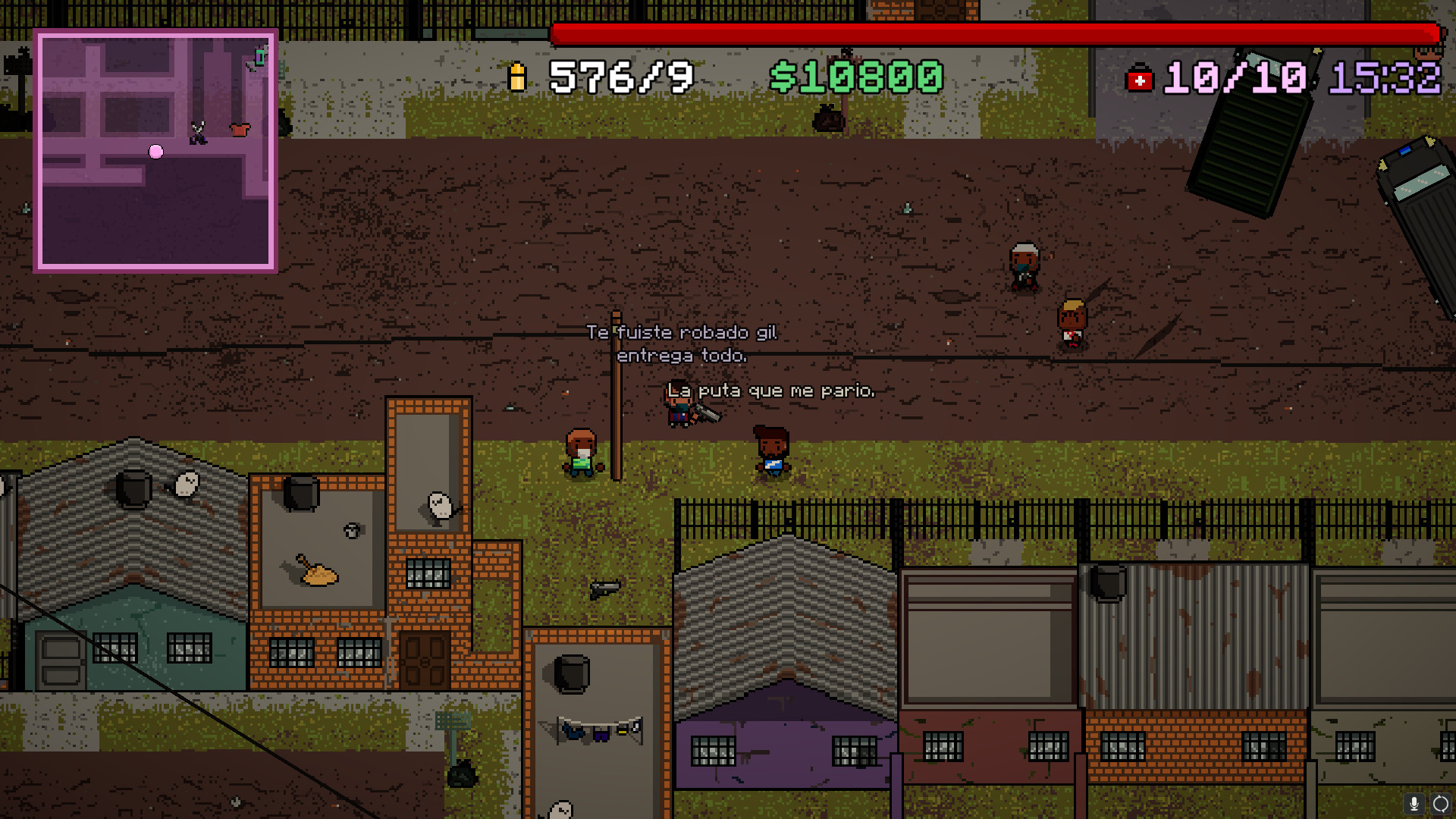Click the ammo counter reading 576/9

point(619,77)
